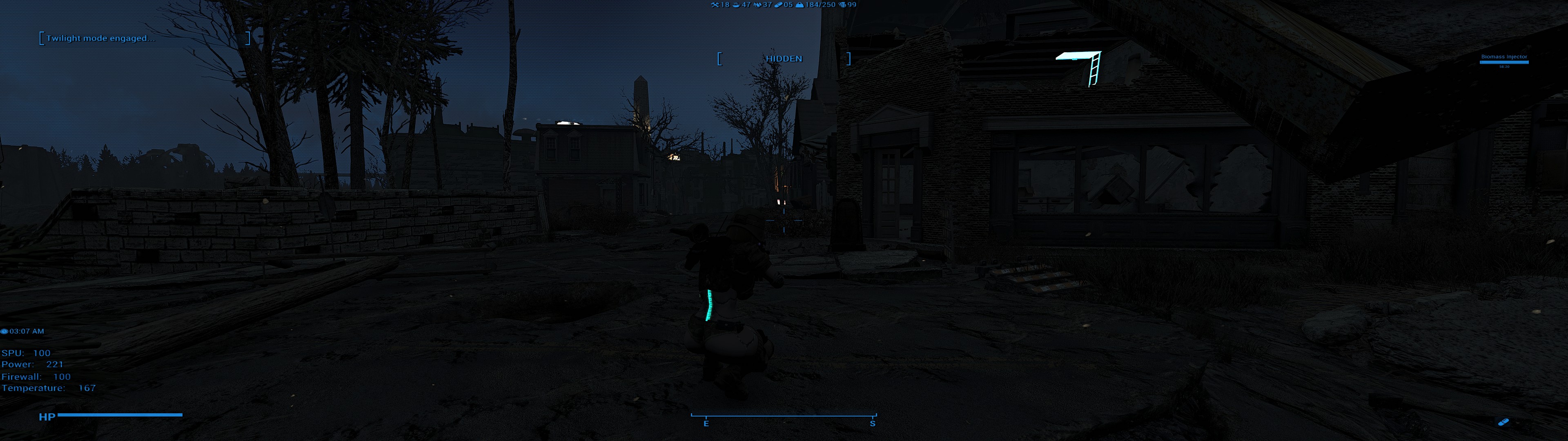The image size is (1568, 441).
Task: Expand the Biomass Injector timer widget
Action: click(x=1504, y=61)
